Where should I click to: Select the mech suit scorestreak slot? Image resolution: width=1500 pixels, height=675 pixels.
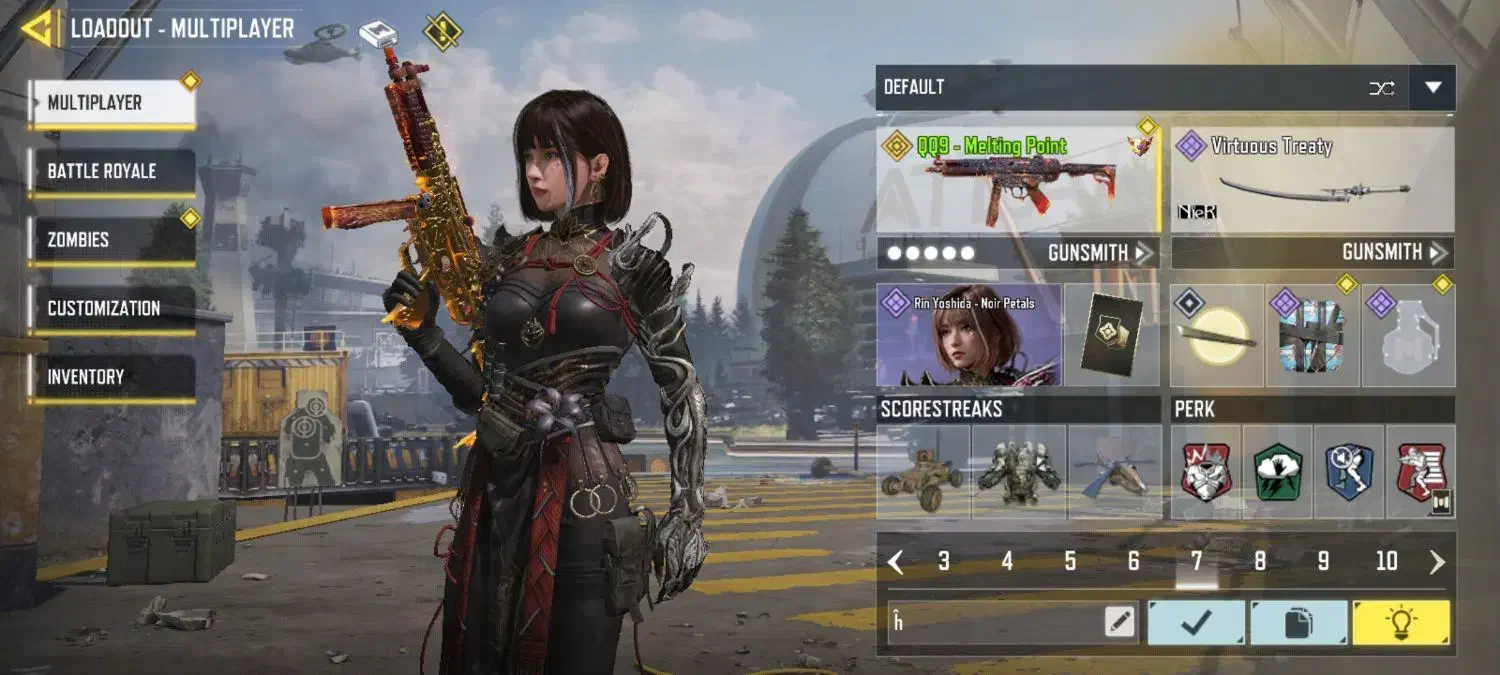1018,472
